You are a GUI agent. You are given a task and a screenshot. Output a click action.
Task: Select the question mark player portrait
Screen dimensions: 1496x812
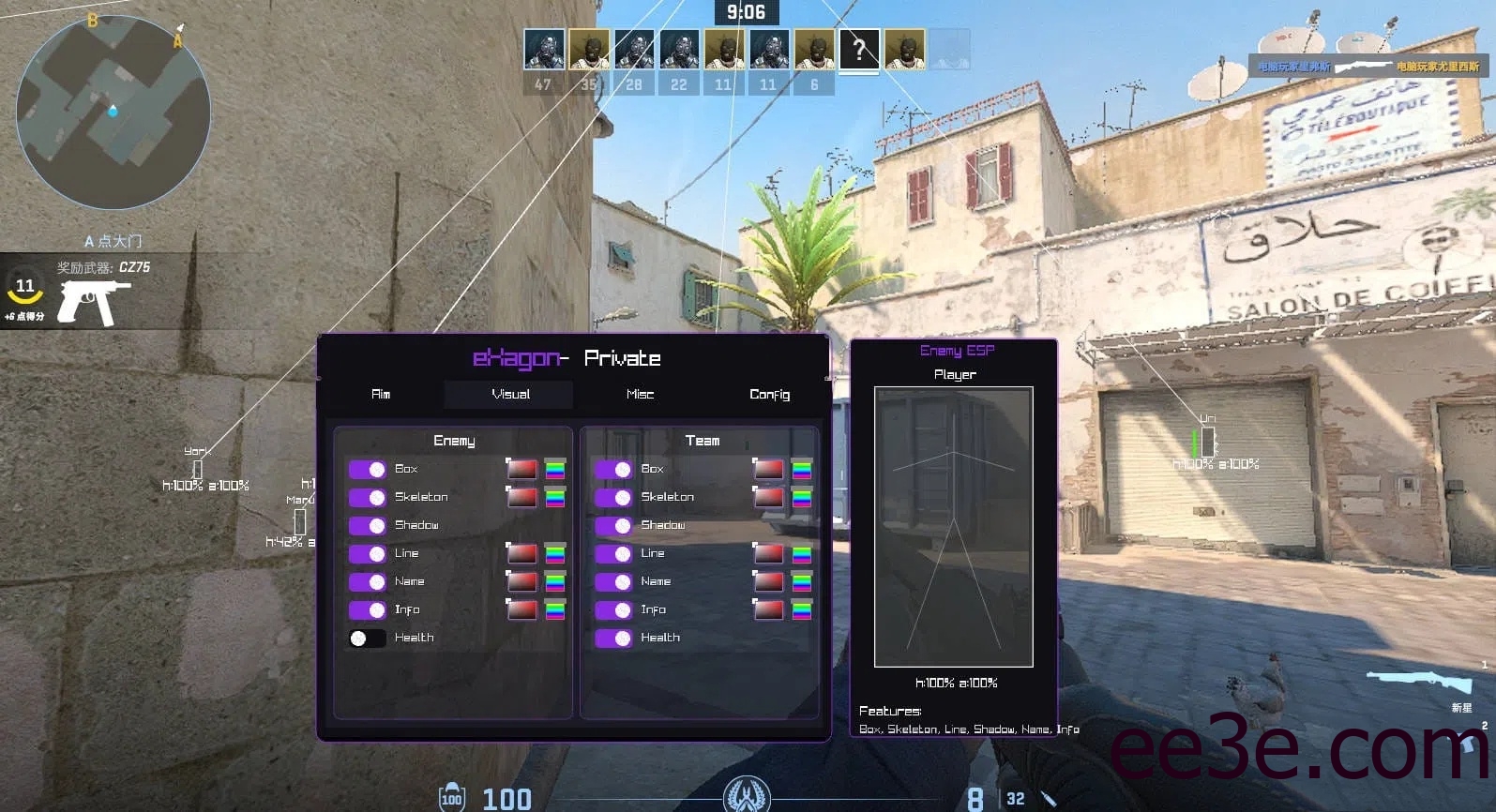coord(858,50)
